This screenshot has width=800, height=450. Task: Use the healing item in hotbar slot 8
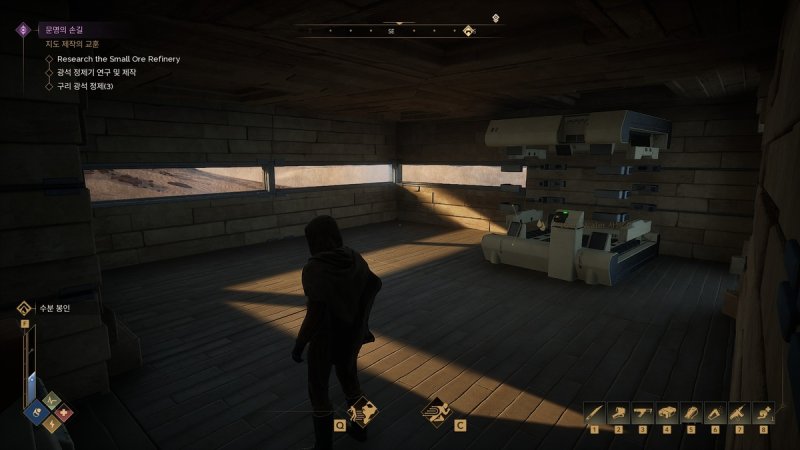[762, 412]
